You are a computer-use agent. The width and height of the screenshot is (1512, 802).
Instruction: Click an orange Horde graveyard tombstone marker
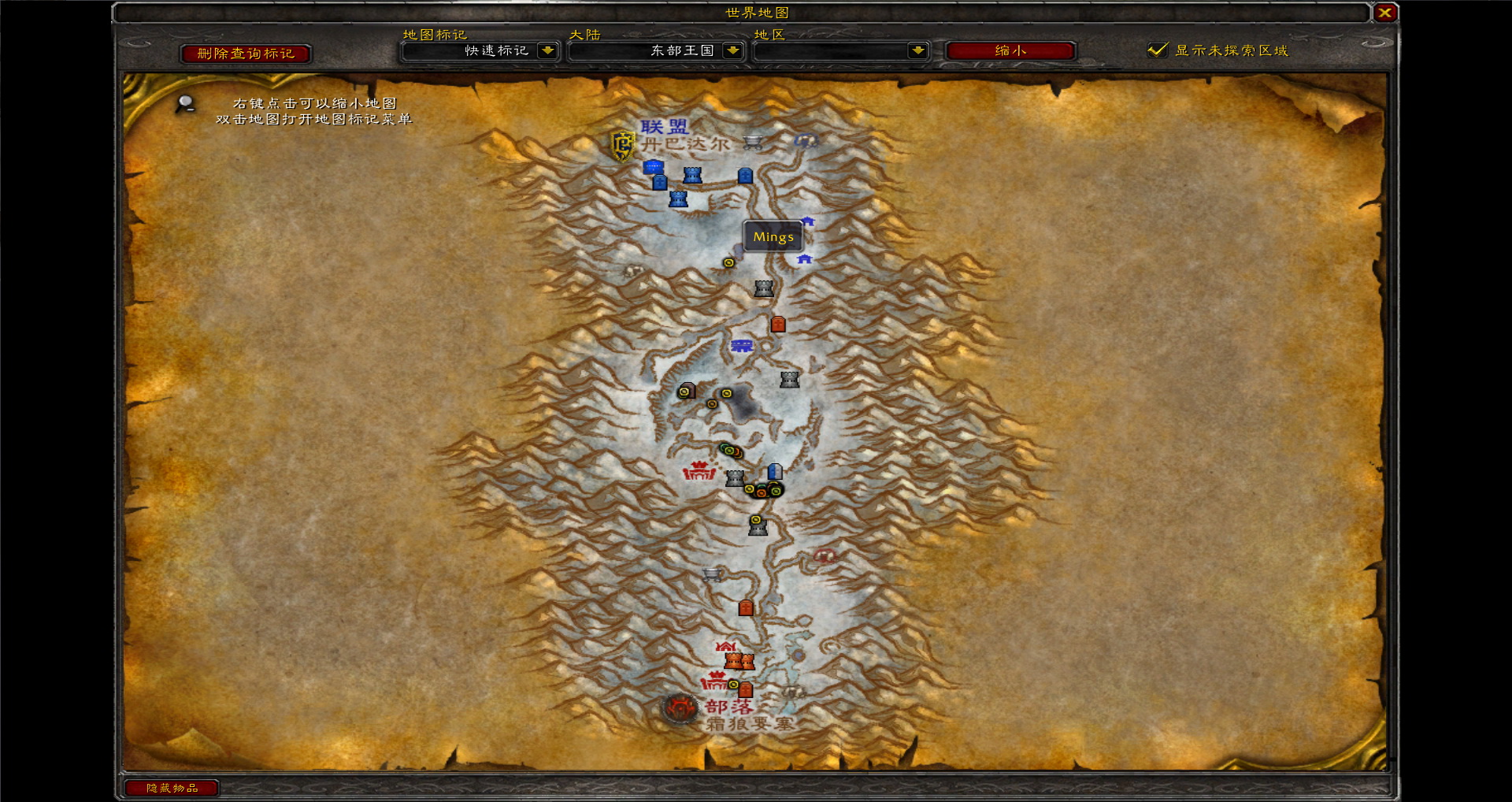(779, 325)
